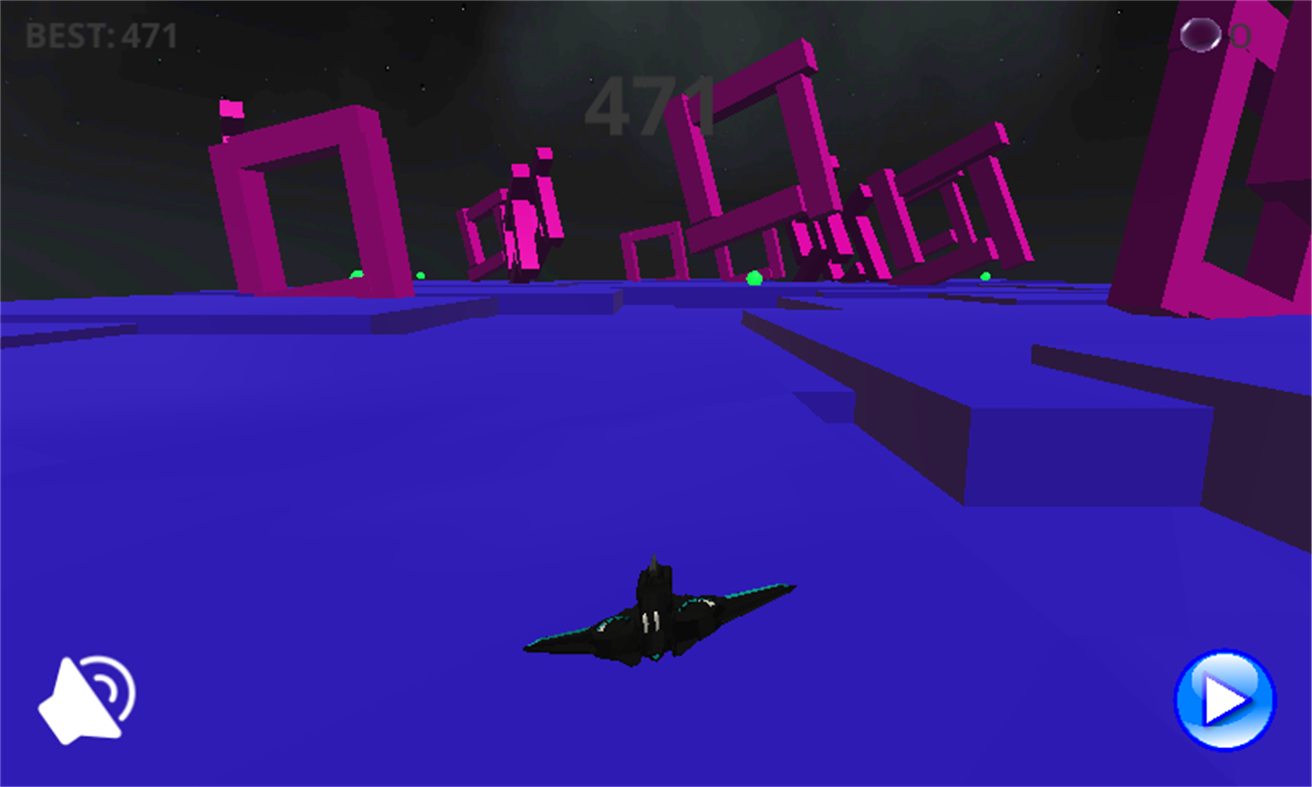Click the gem counter orb icon
This screenshot has height=787, width=1312.
(1199, 37)
